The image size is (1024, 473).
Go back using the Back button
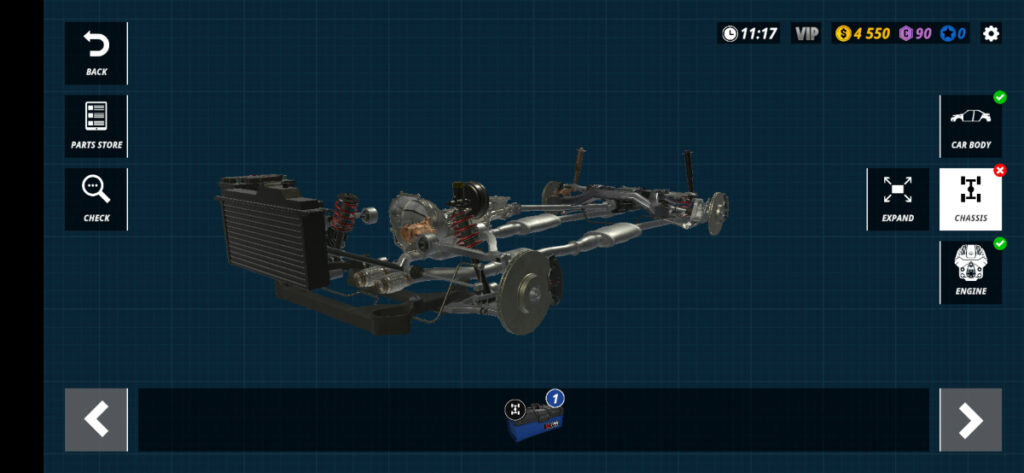96,53
